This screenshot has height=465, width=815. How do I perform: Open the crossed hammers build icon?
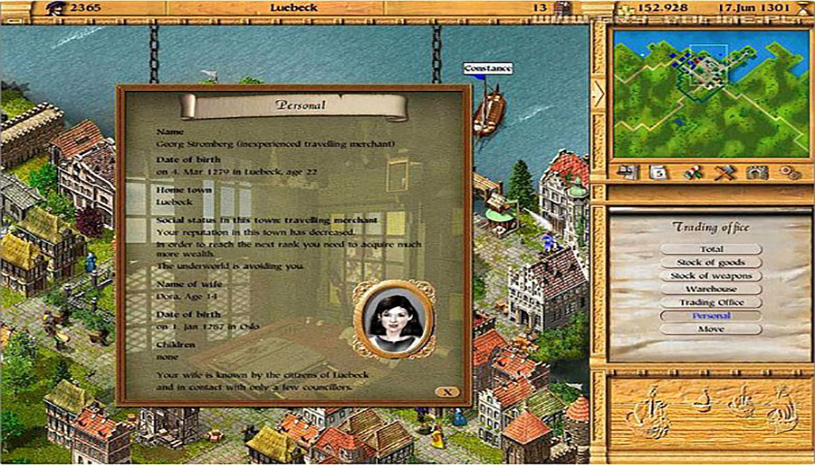[x=725, y=172]
